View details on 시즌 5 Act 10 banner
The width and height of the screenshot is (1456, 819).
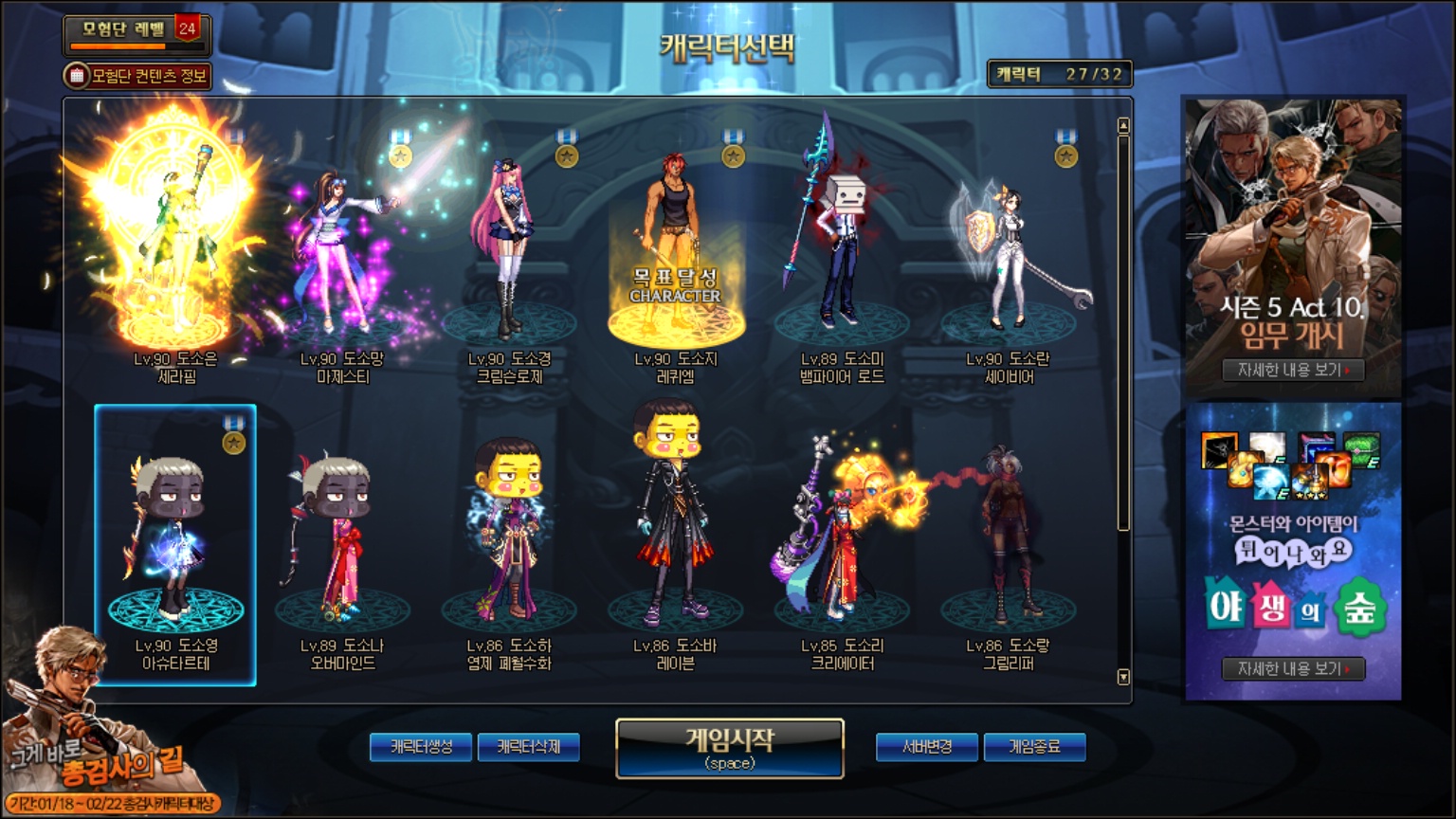click(x=1293, y=370)
